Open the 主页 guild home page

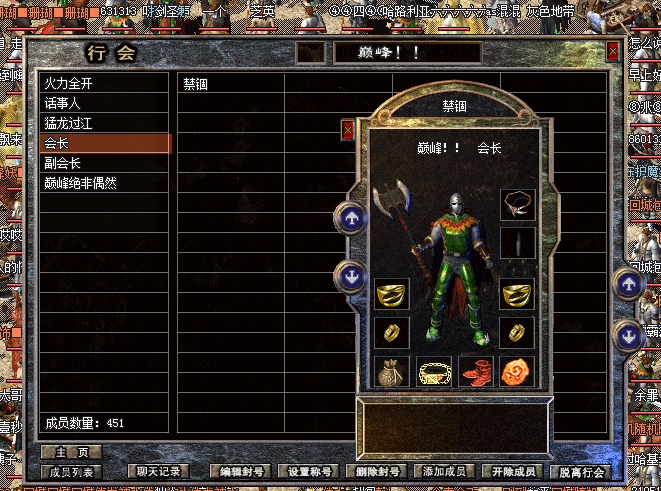click(x=71, y=452)
